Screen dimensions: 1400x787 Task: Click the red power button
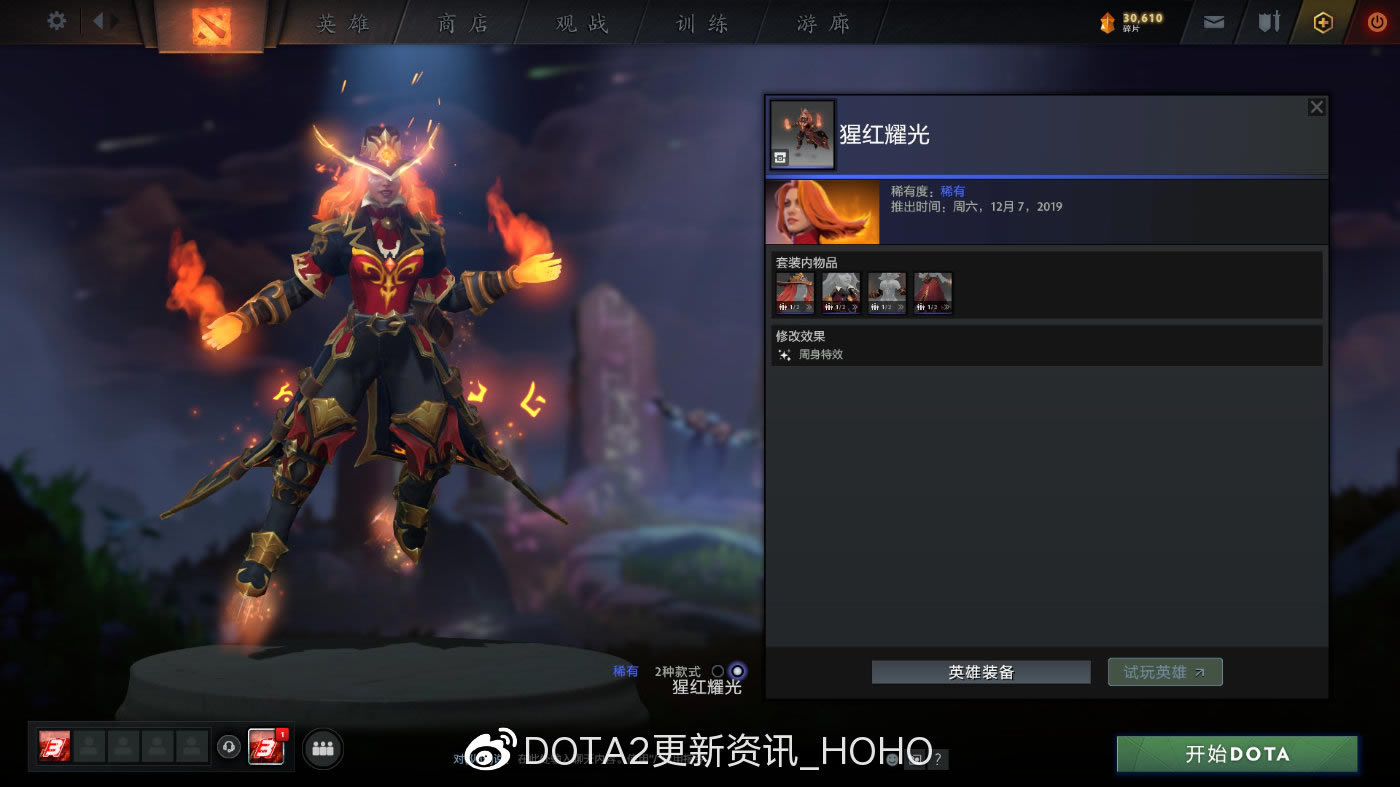pyautogui.click(x=1376, y=20)
